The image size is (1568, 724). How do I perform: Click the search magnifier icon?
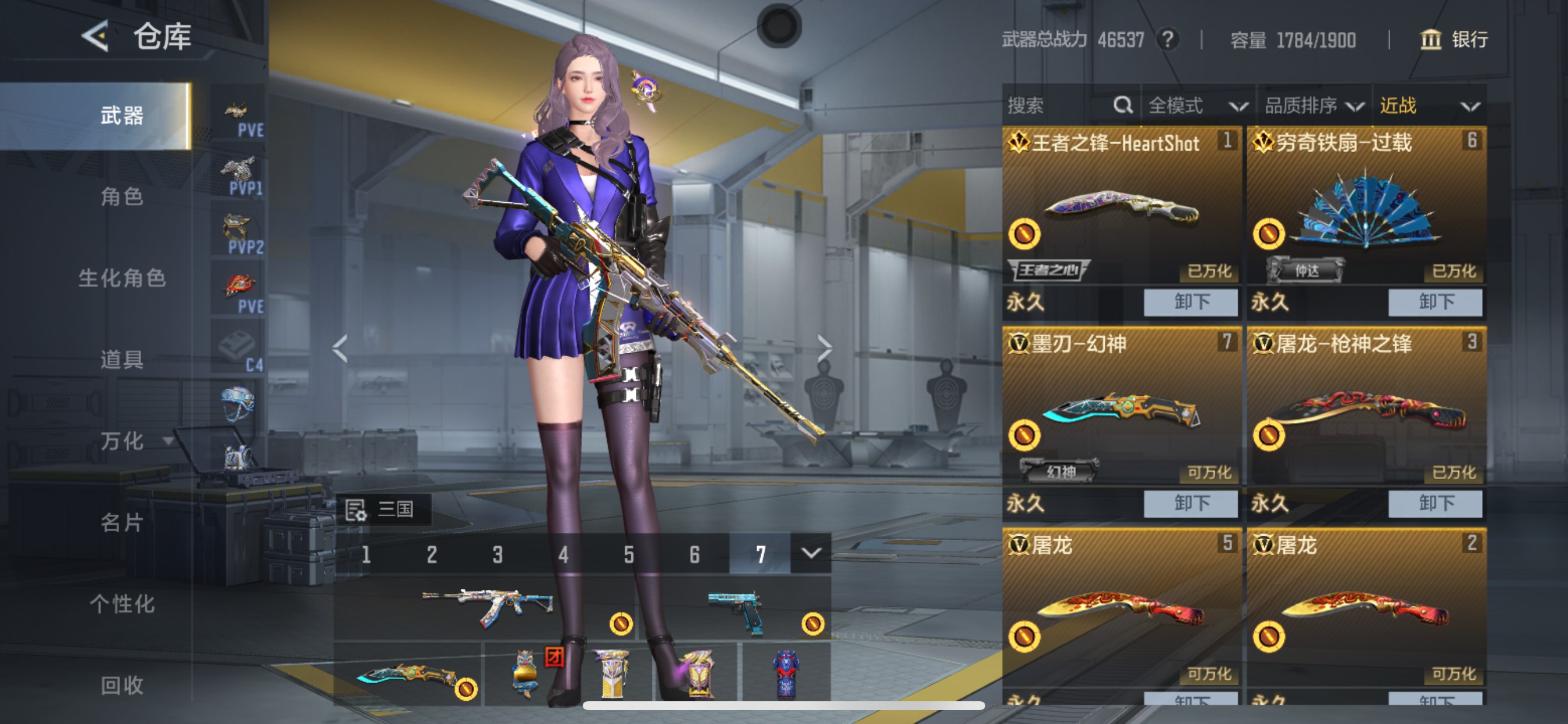pyautogui.click(x=1122, y=106)
